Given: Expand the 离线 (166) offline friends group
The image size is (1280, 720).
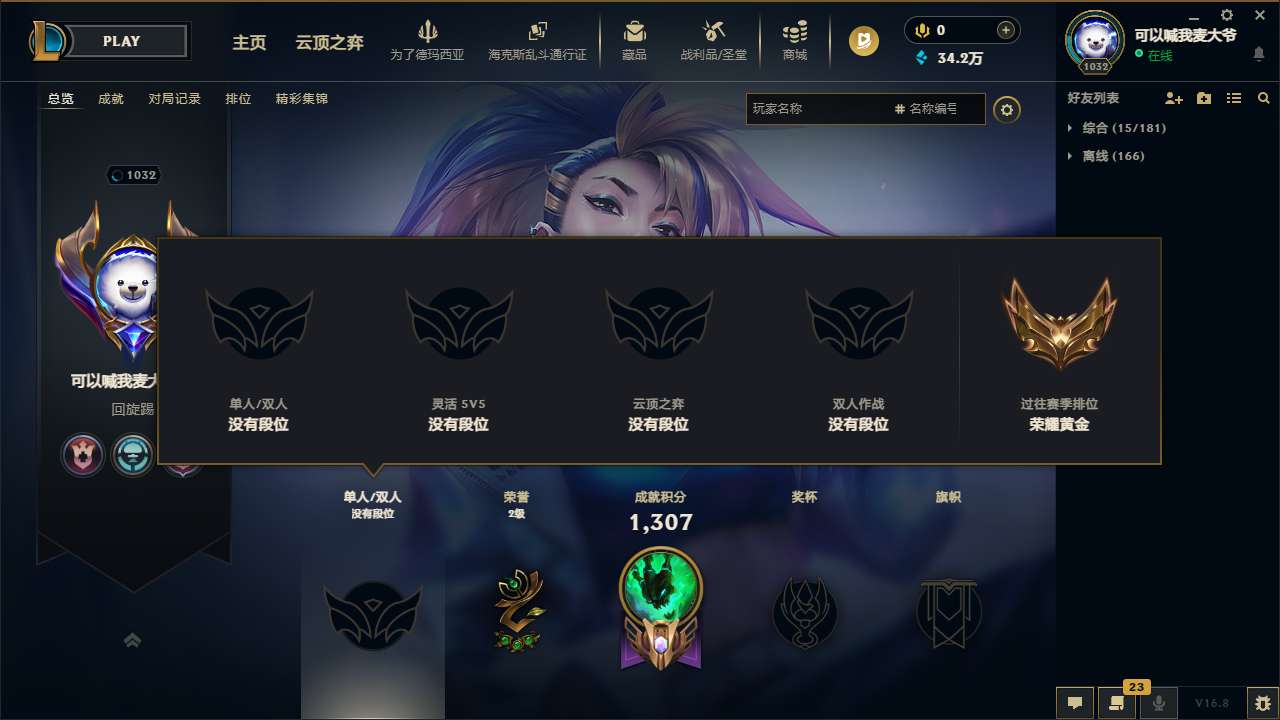Looking at the screenshot, I should pyautogui.click(x=1103, y=156).
